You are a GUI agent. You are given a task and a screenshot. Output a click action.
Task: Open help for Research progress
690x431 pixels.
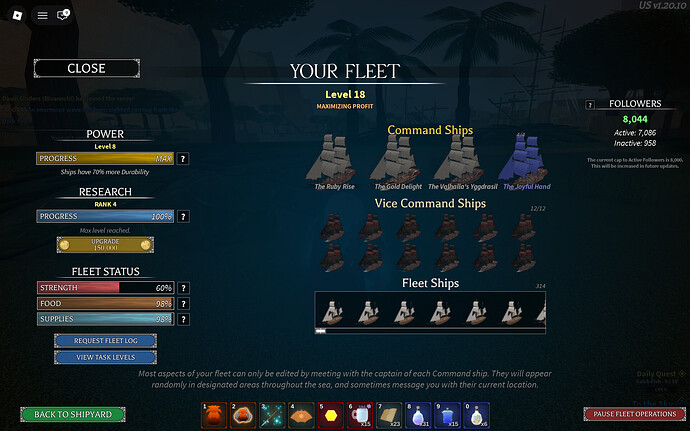point(184,216)
